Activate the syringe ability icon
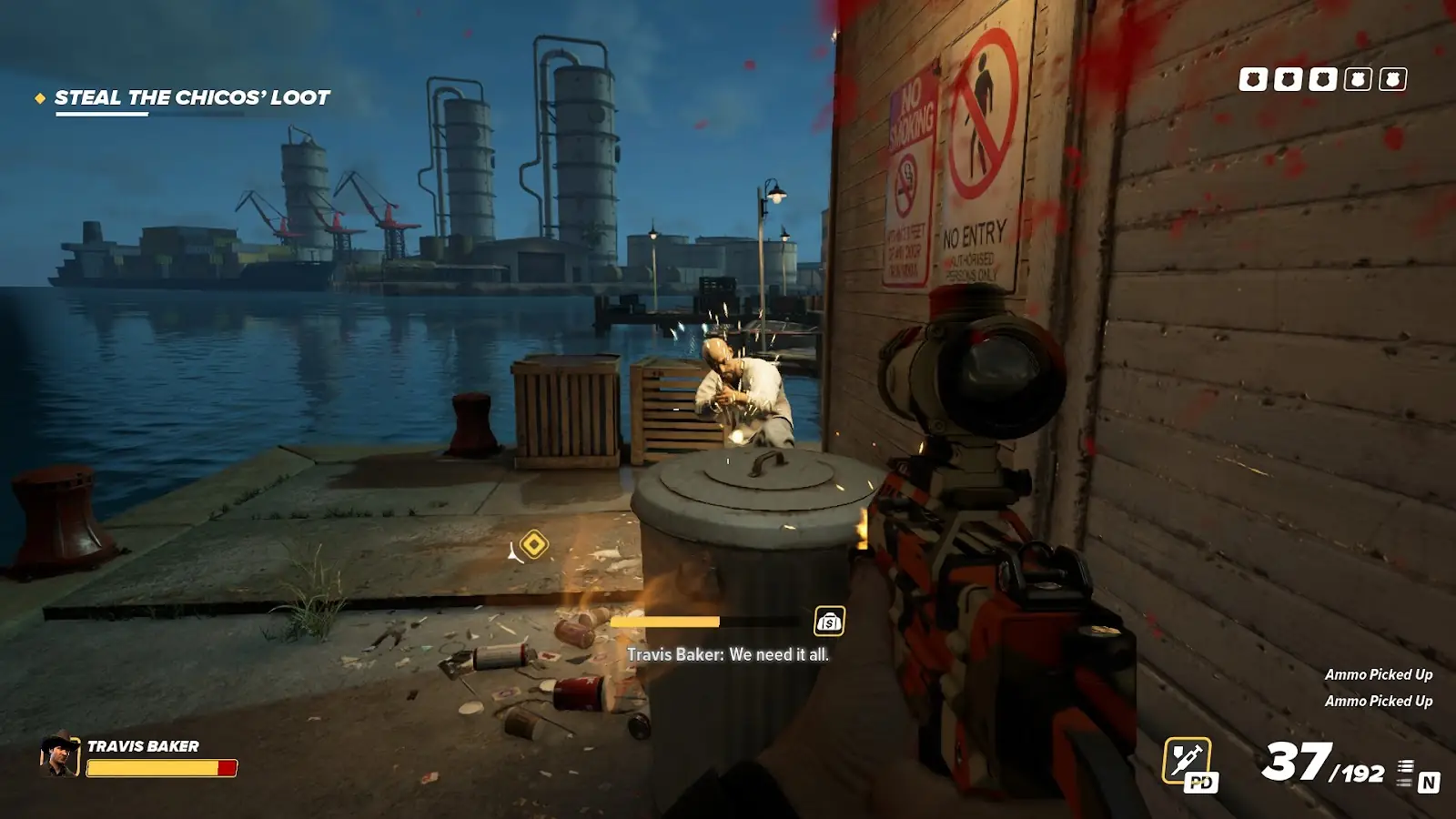1456x819 pixels. (x=1187, y=758)
